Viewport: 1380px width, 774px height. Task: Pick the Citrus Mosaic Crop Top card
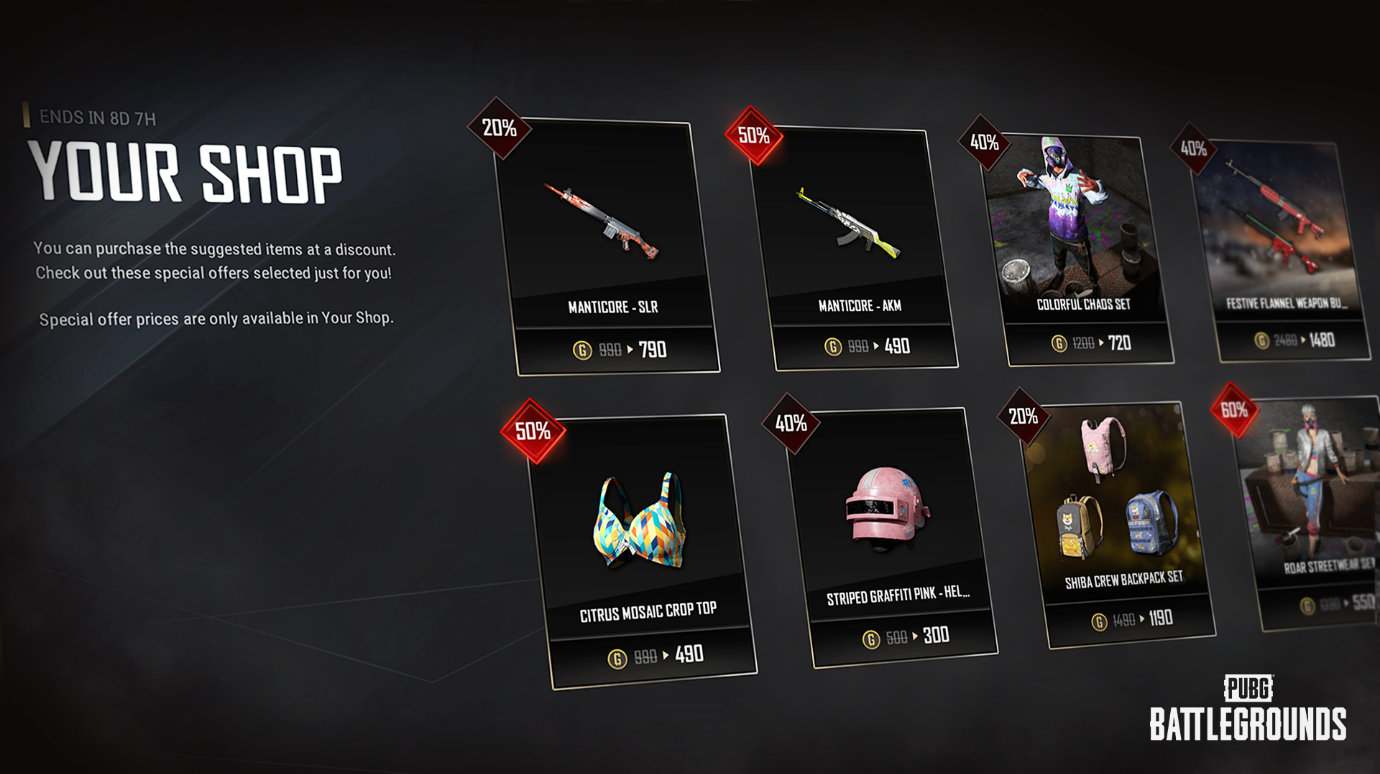click(642, 550)
